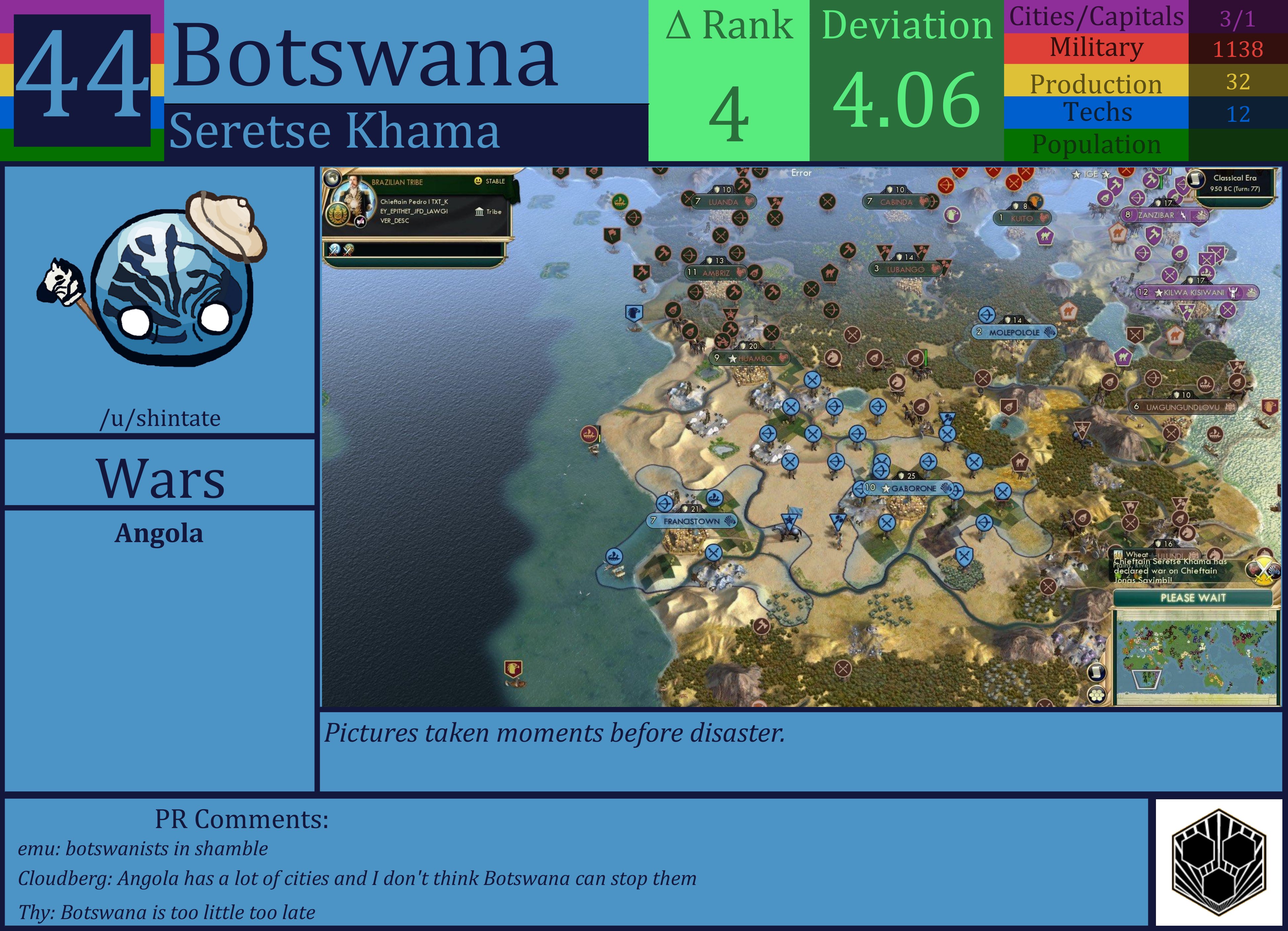The image size is (1288, 931).
Task: Click the Tribe government building icon
Action: (x=479, y=212)
